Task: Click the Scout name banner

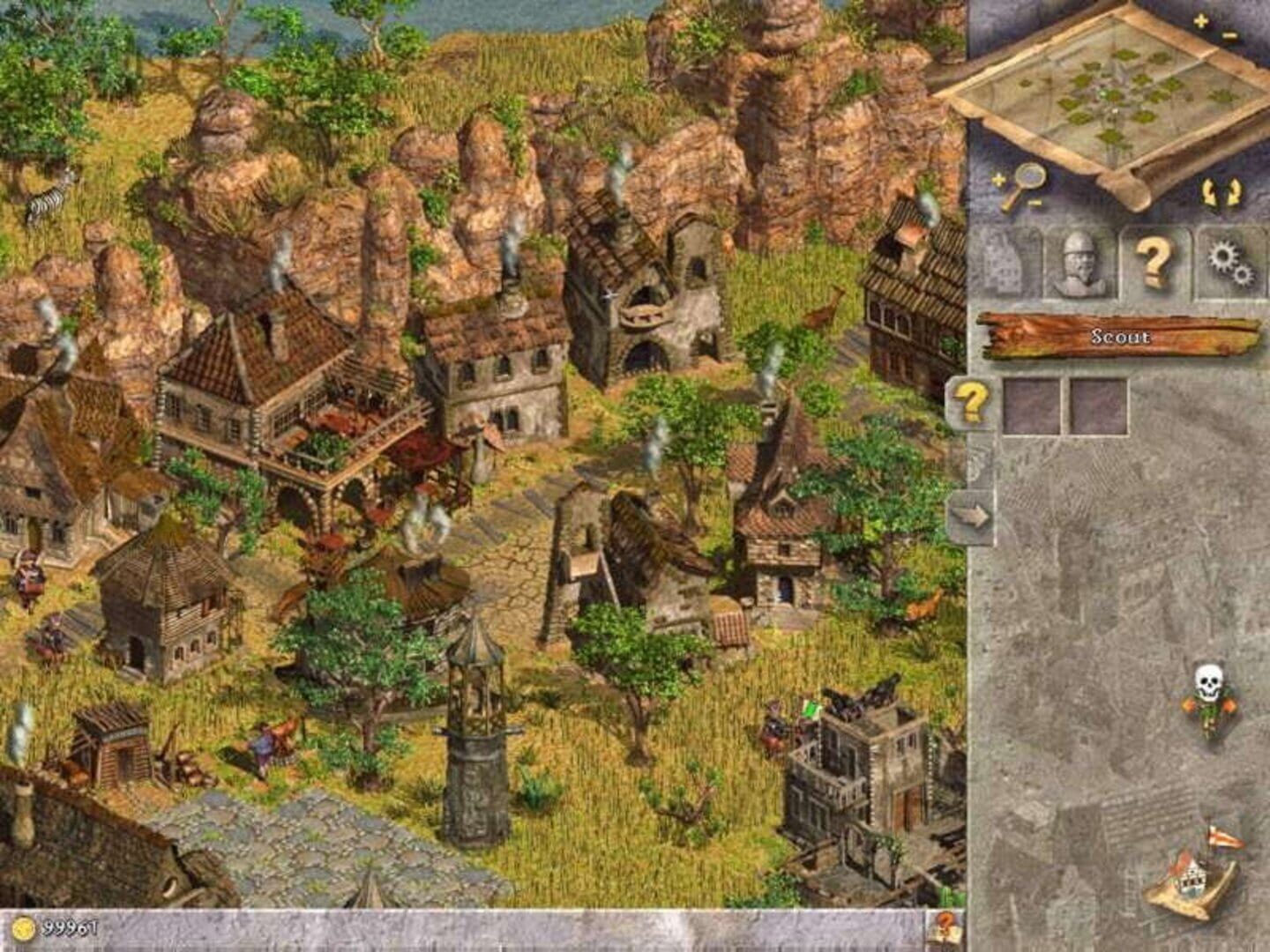Action: 1120,336
